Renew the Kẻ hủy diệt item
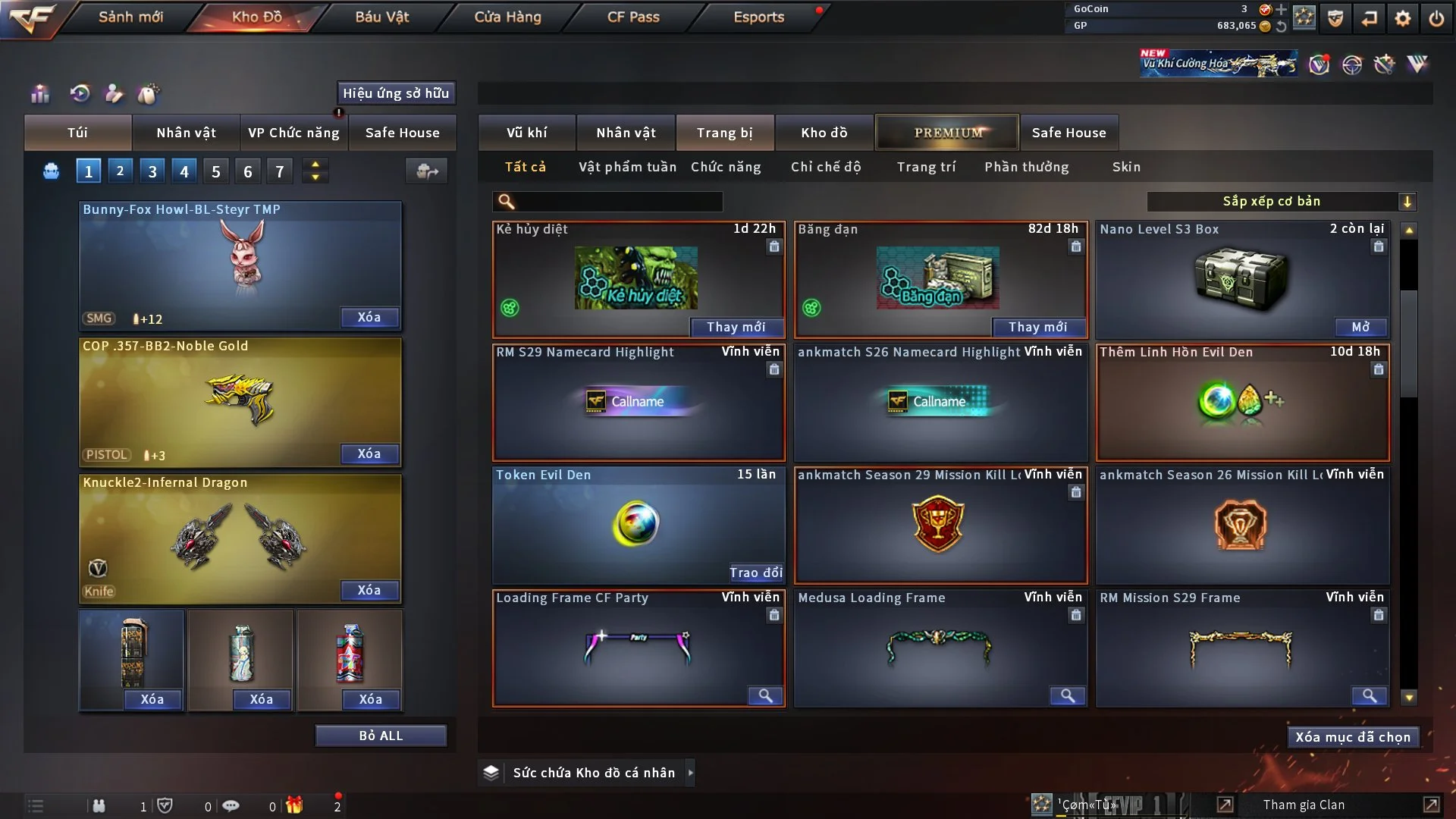 click(736, 327)
